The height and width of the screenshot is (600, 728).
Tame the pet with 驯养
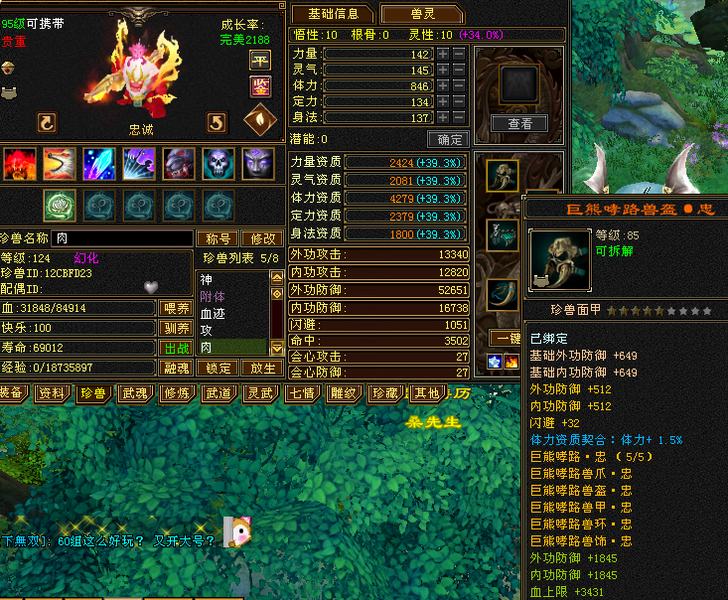(177, 328)
